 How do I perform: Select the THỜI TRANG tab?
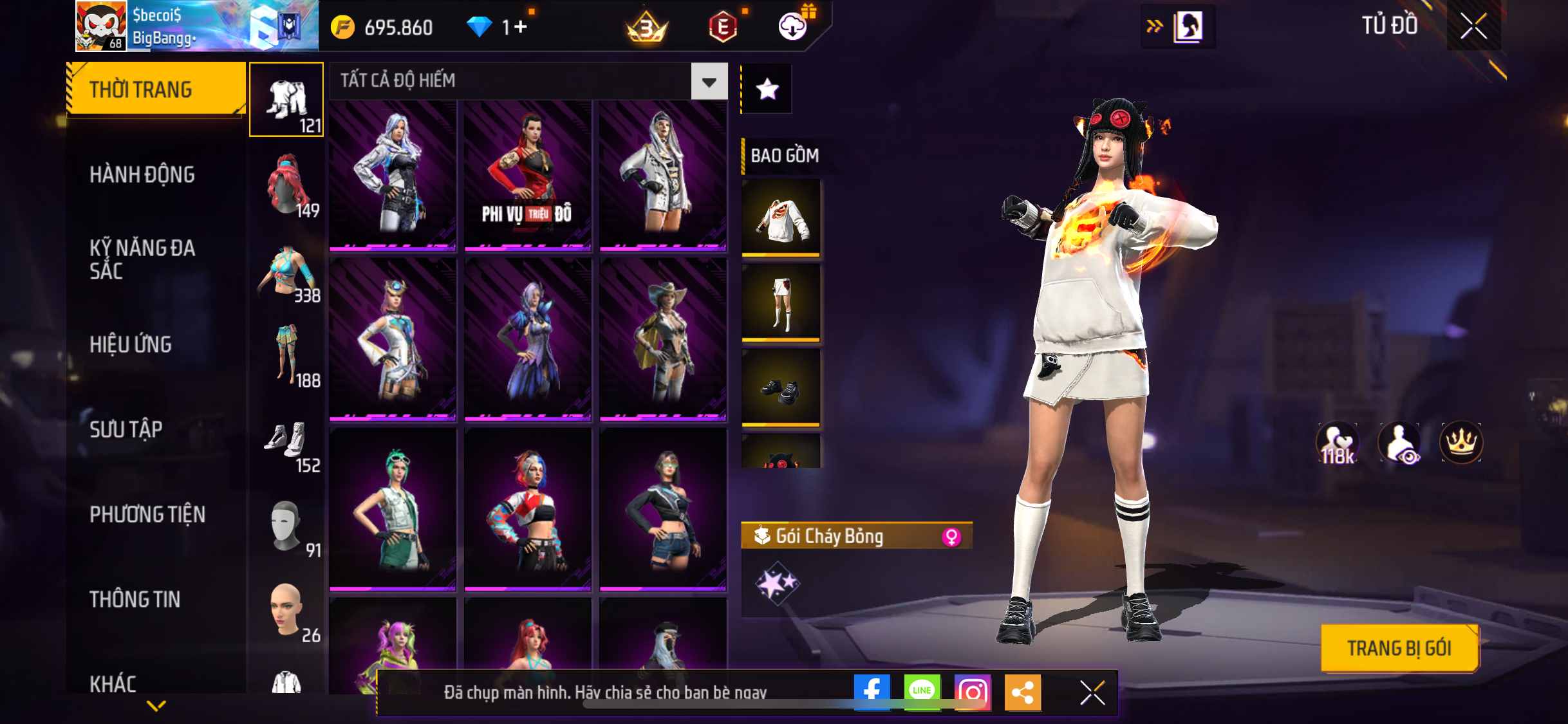coord(155,89)
